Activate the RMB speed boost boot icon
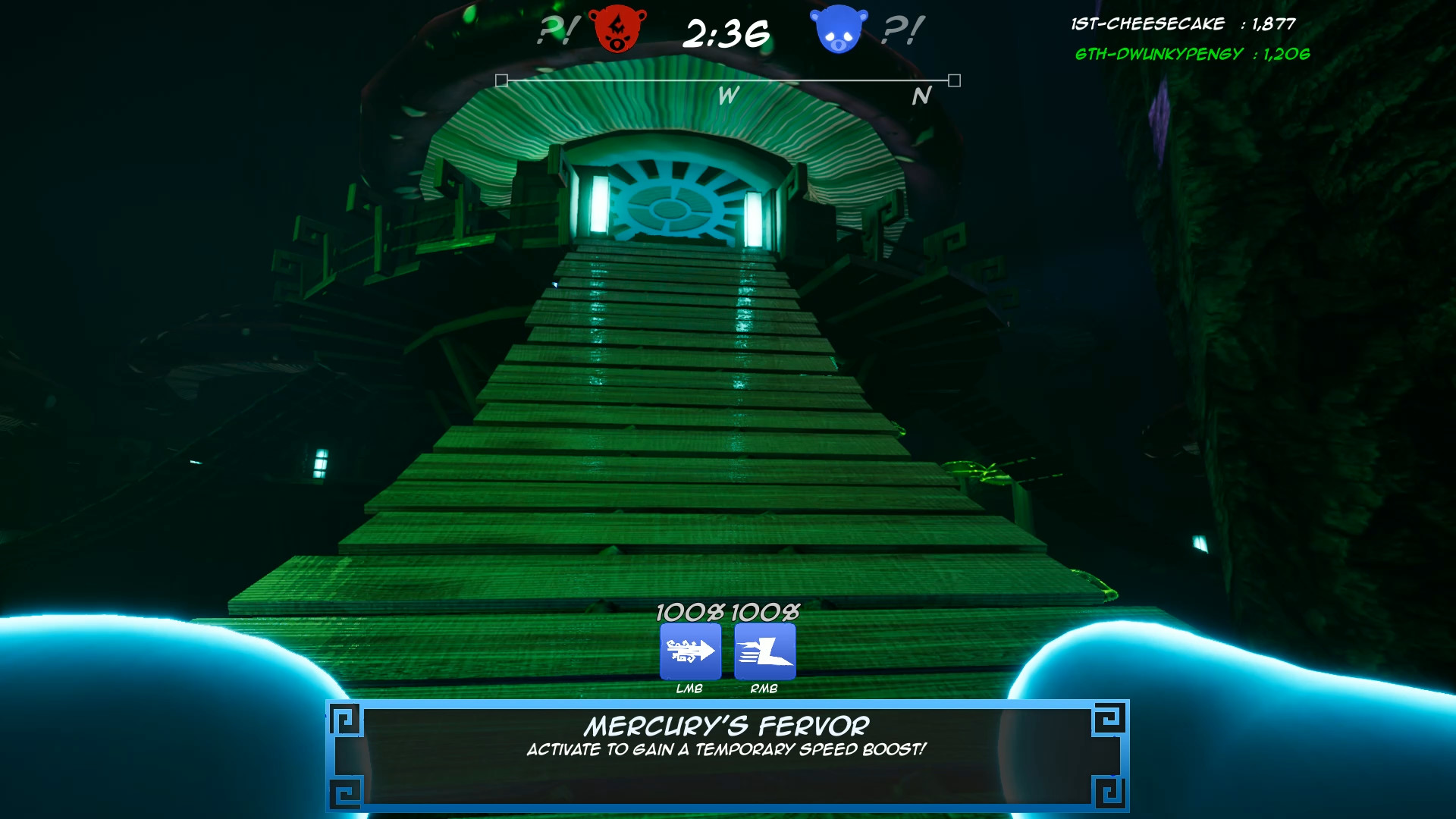Screen dimensions: 1456x819 [764, 651]
